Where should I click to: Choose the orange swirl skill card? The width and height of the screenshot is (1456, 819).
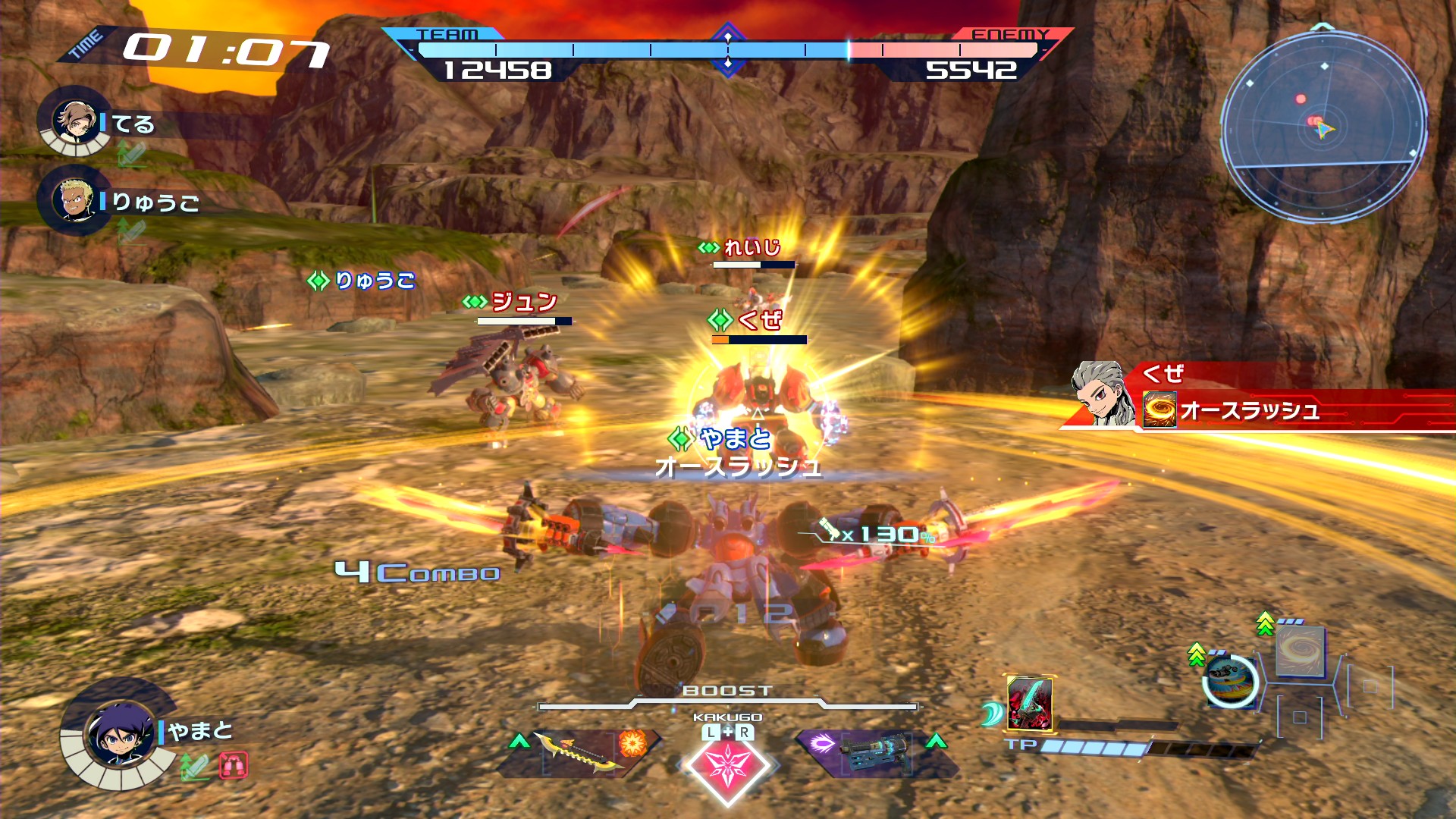pyautogui.click(x=1300, y=651)
